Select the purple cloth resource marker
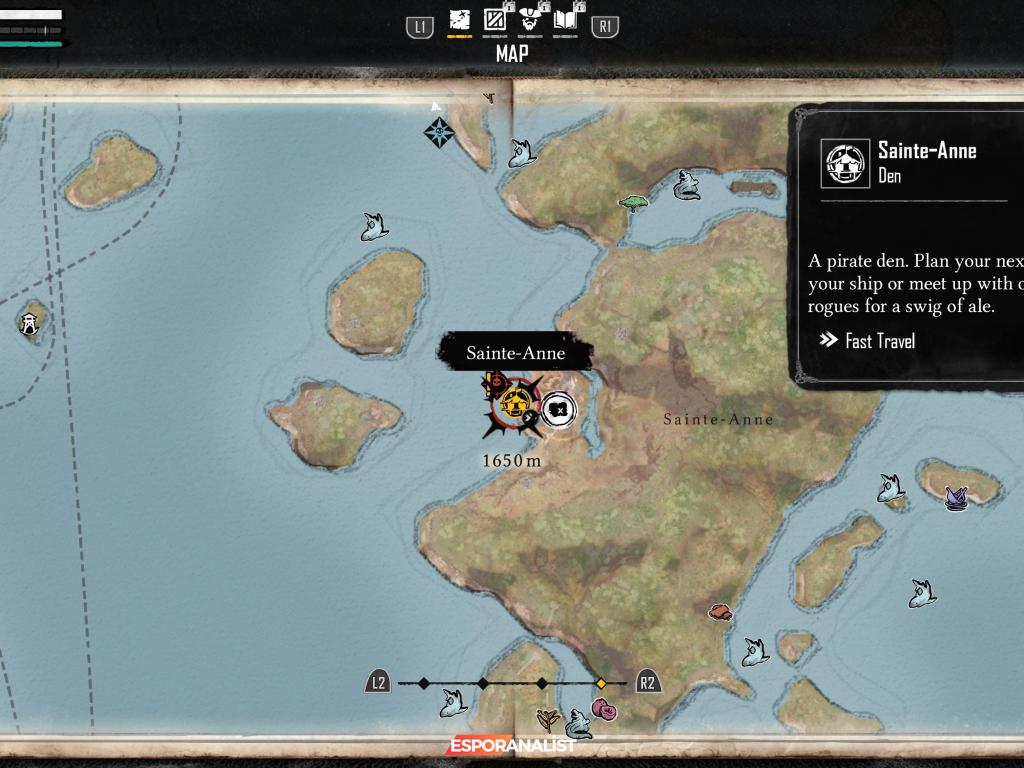The width and height of the screenshot is (1024, 768). (x=956, y=497)
